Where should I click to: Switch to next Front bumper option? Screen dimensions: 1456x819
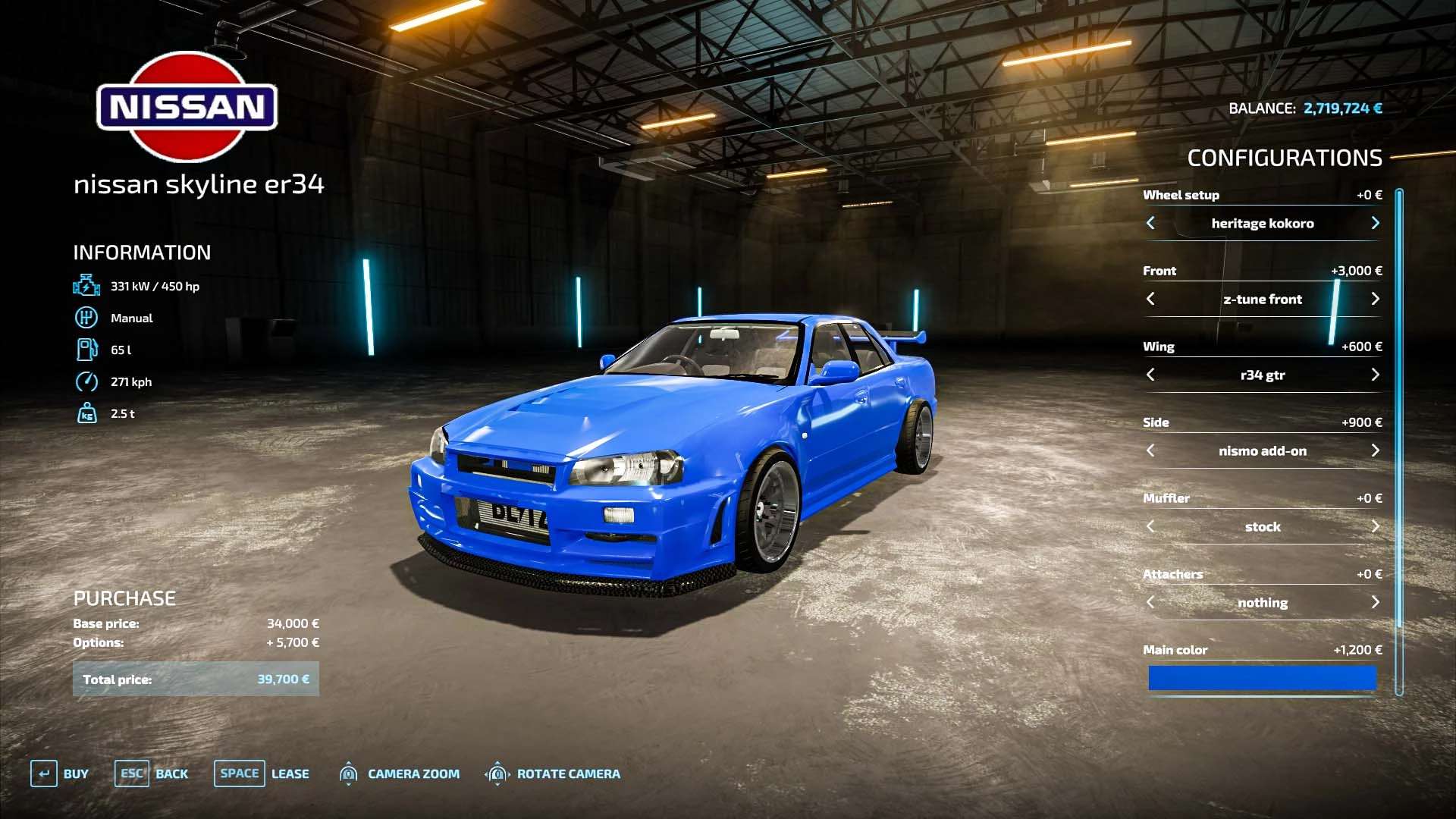coord(1375,299)
